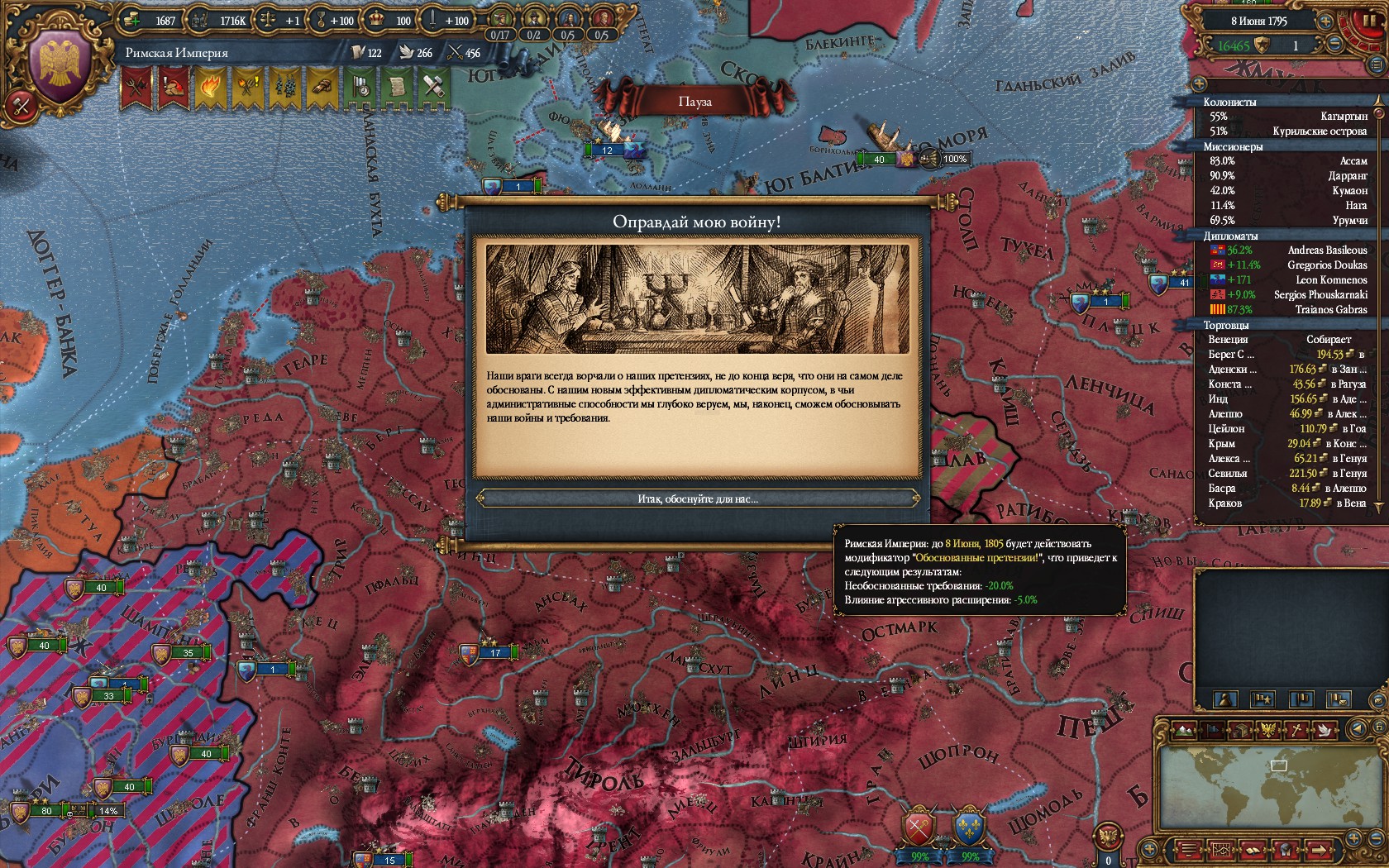Toggle the minimap padlock lock
Image resolution: width=1389 pixels, height=868 pixels.
coord(1380,726)
